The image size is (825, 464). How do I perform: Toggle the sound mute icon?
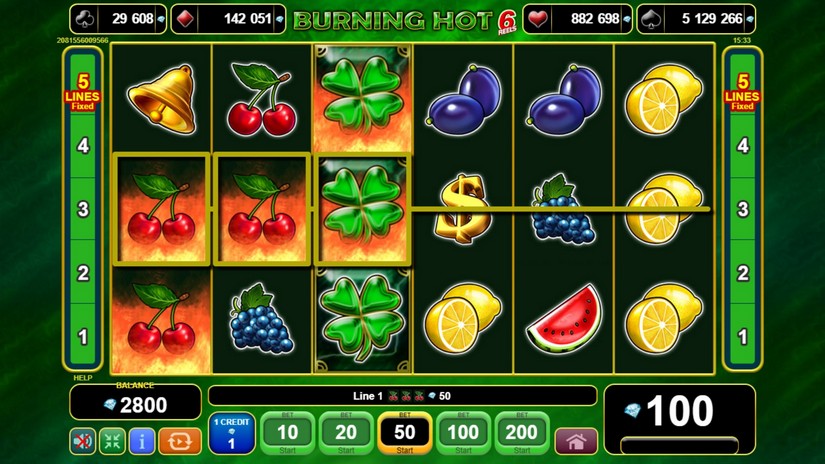(x=82, y=440)
